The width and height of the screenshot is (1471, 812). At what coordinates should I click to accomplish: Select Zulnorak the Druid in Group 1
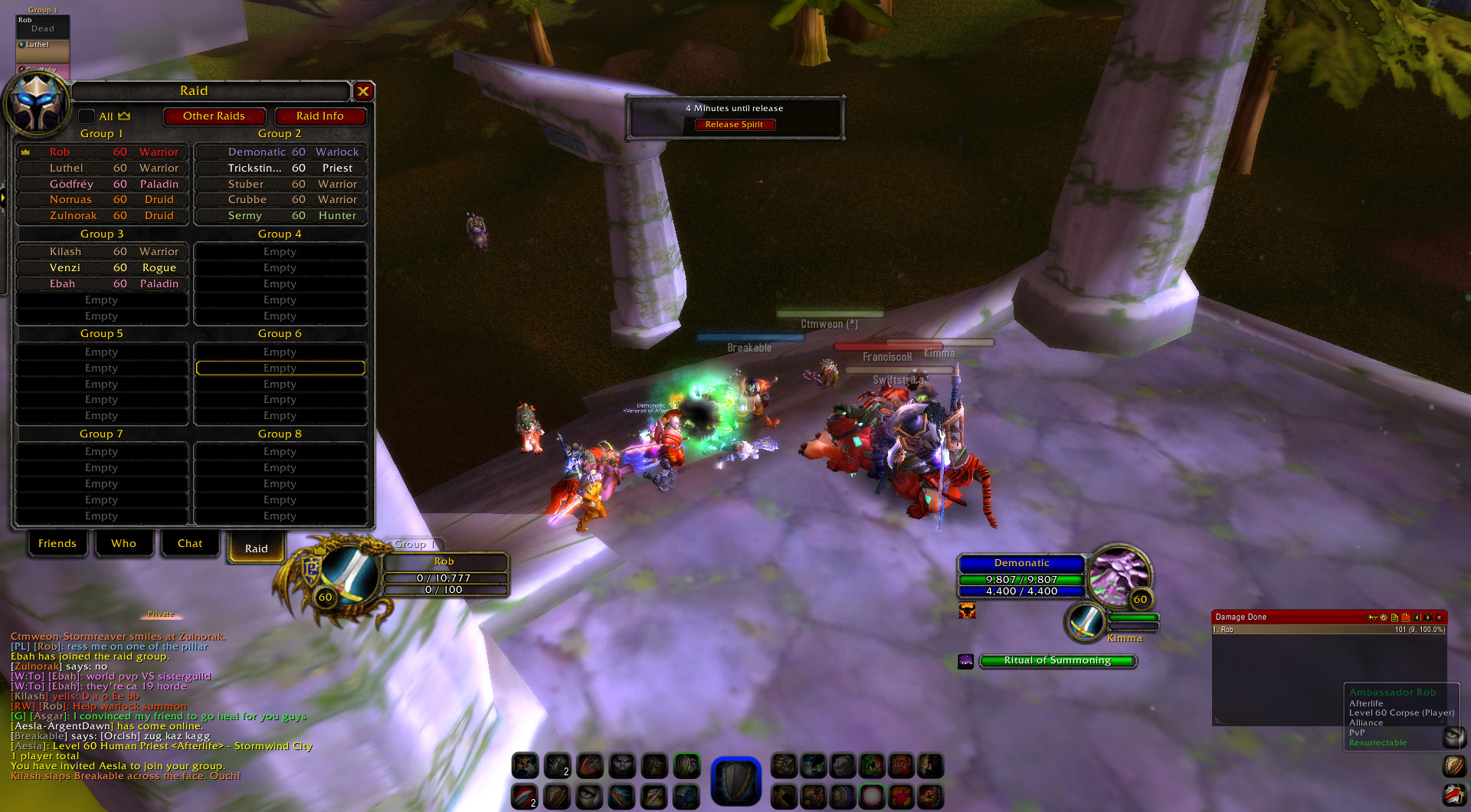[x=102, y=216]
